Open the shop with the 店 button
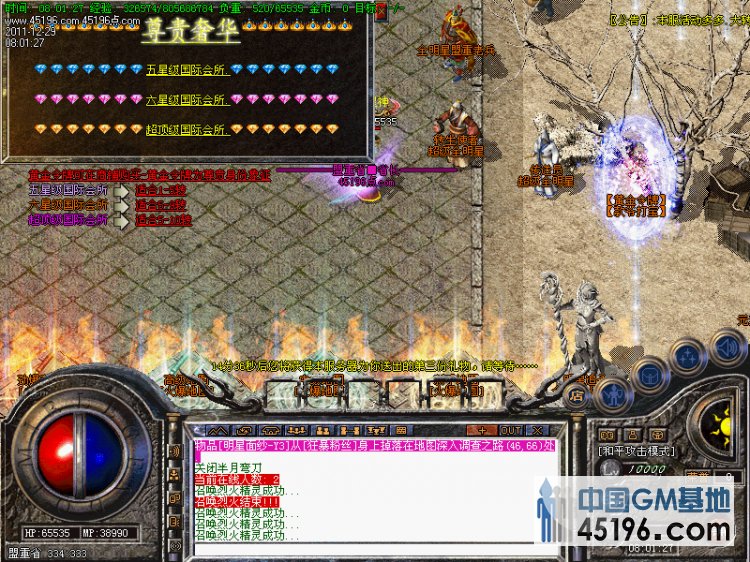The width and height of the screenshot is (750, 562). [x=577, y=394]
